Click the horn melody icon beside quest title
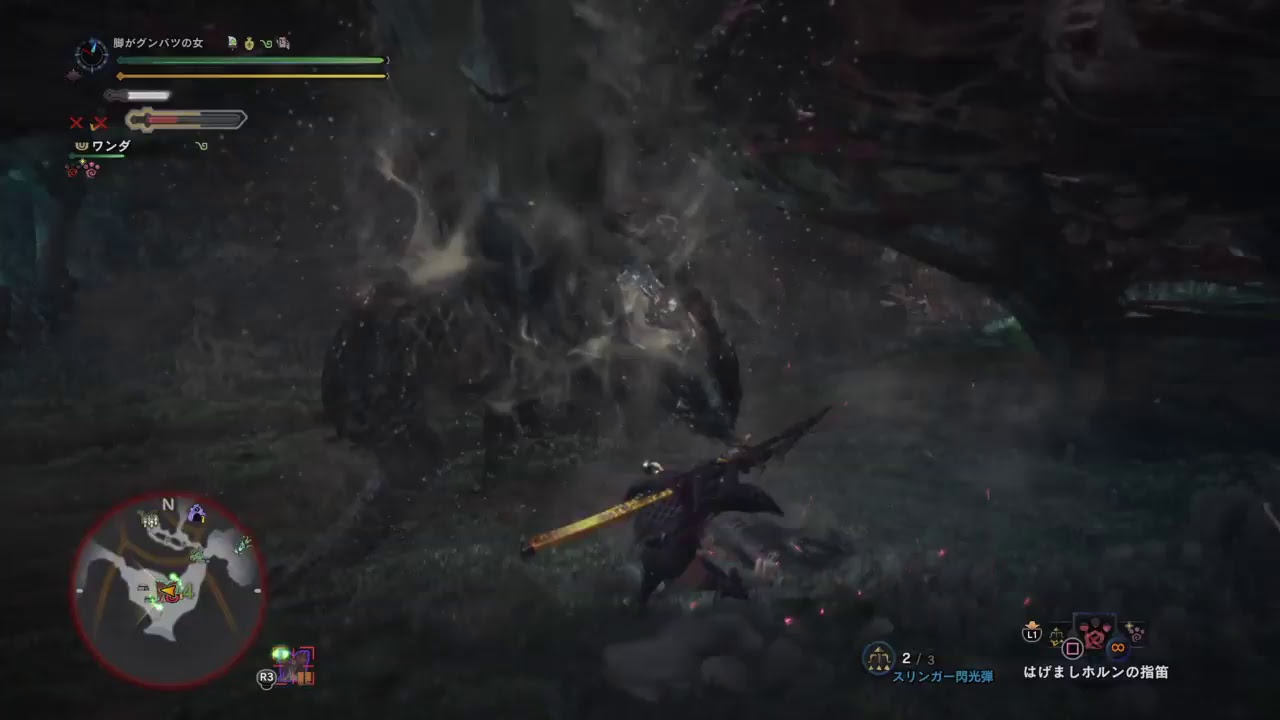Image resolution: width=1280 pixels, height=720 pixels. pos(266,43)
